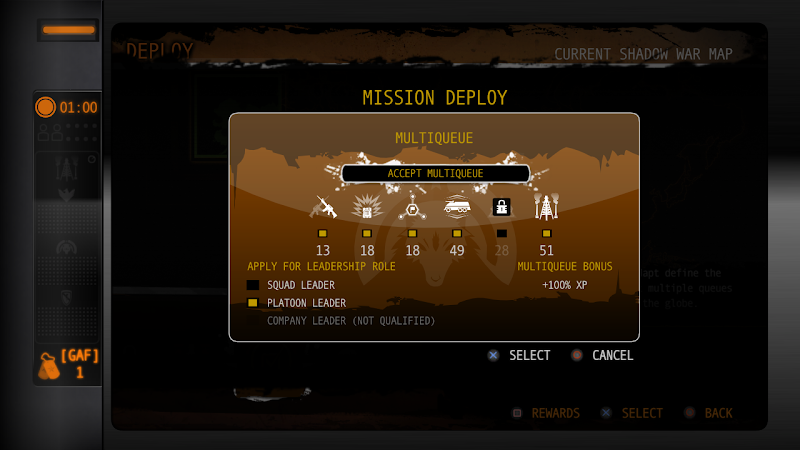Click the Company Leader (Not Qualified) option
800x450 pixels.
(x=350, y=321)
